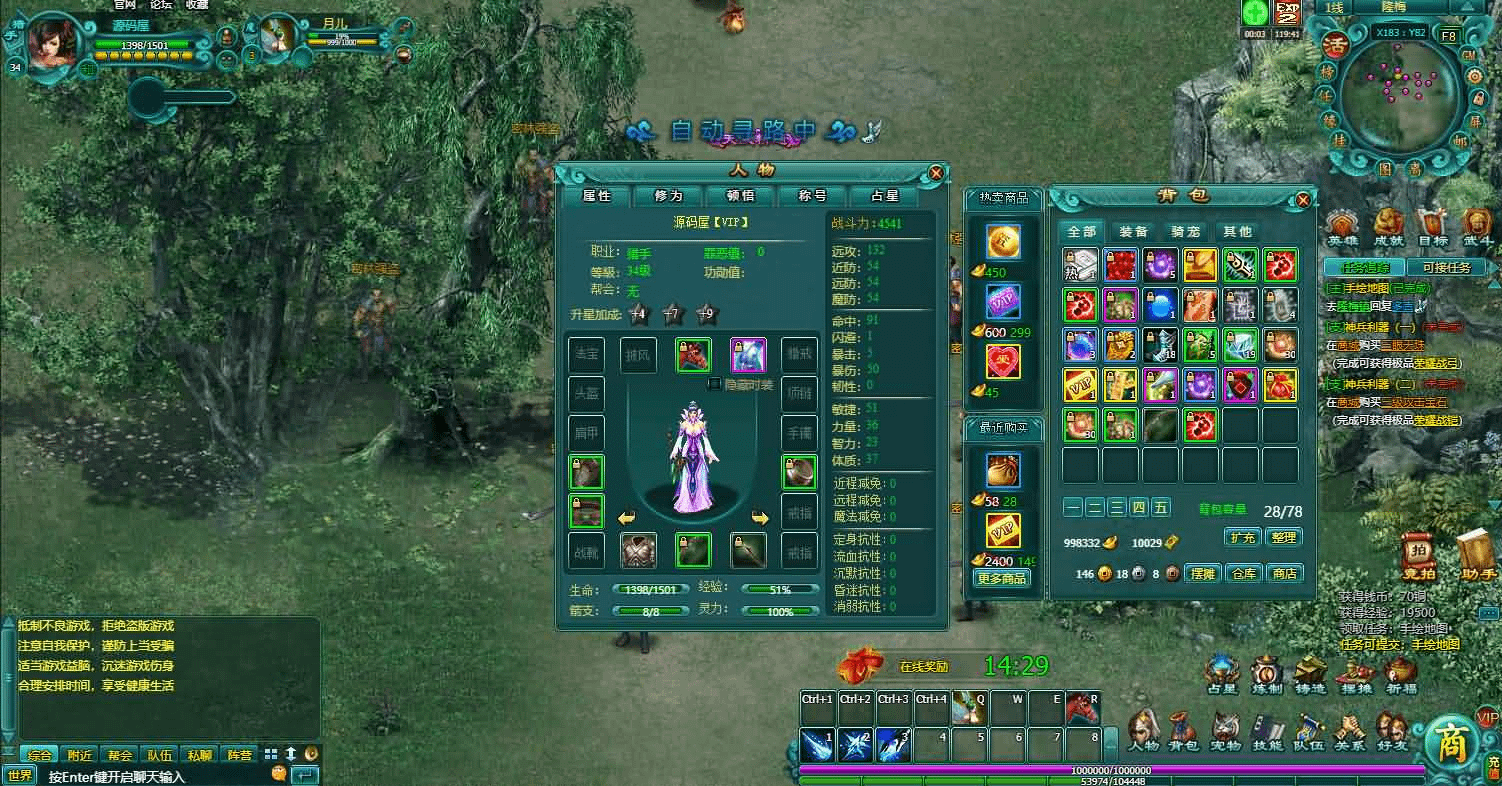Close the 人物 character panel
Screen dimensions: 1502x786
tap(936, 172)
